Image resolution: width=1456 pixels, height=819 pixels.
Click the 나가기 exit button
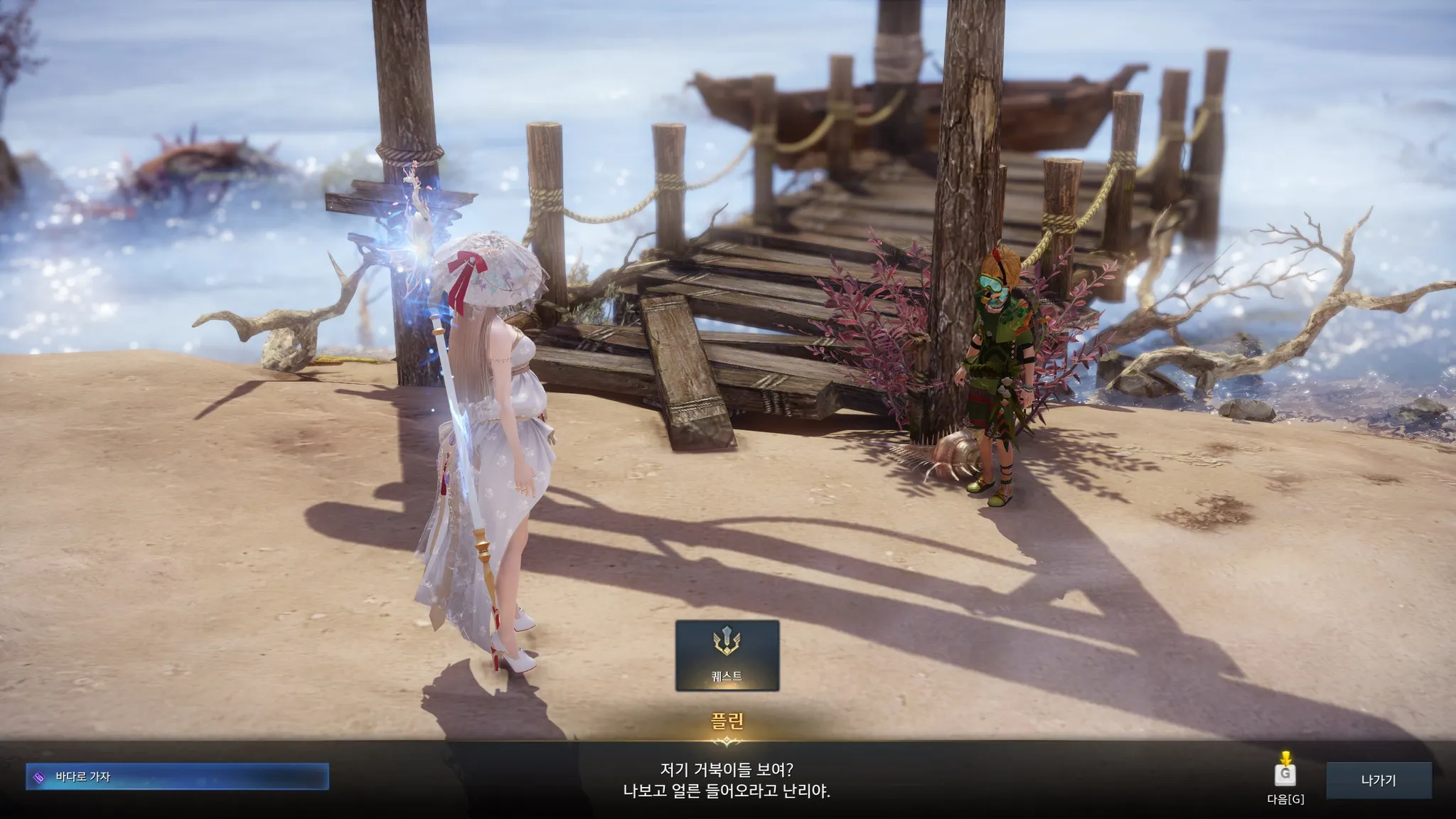[1378, 780]
